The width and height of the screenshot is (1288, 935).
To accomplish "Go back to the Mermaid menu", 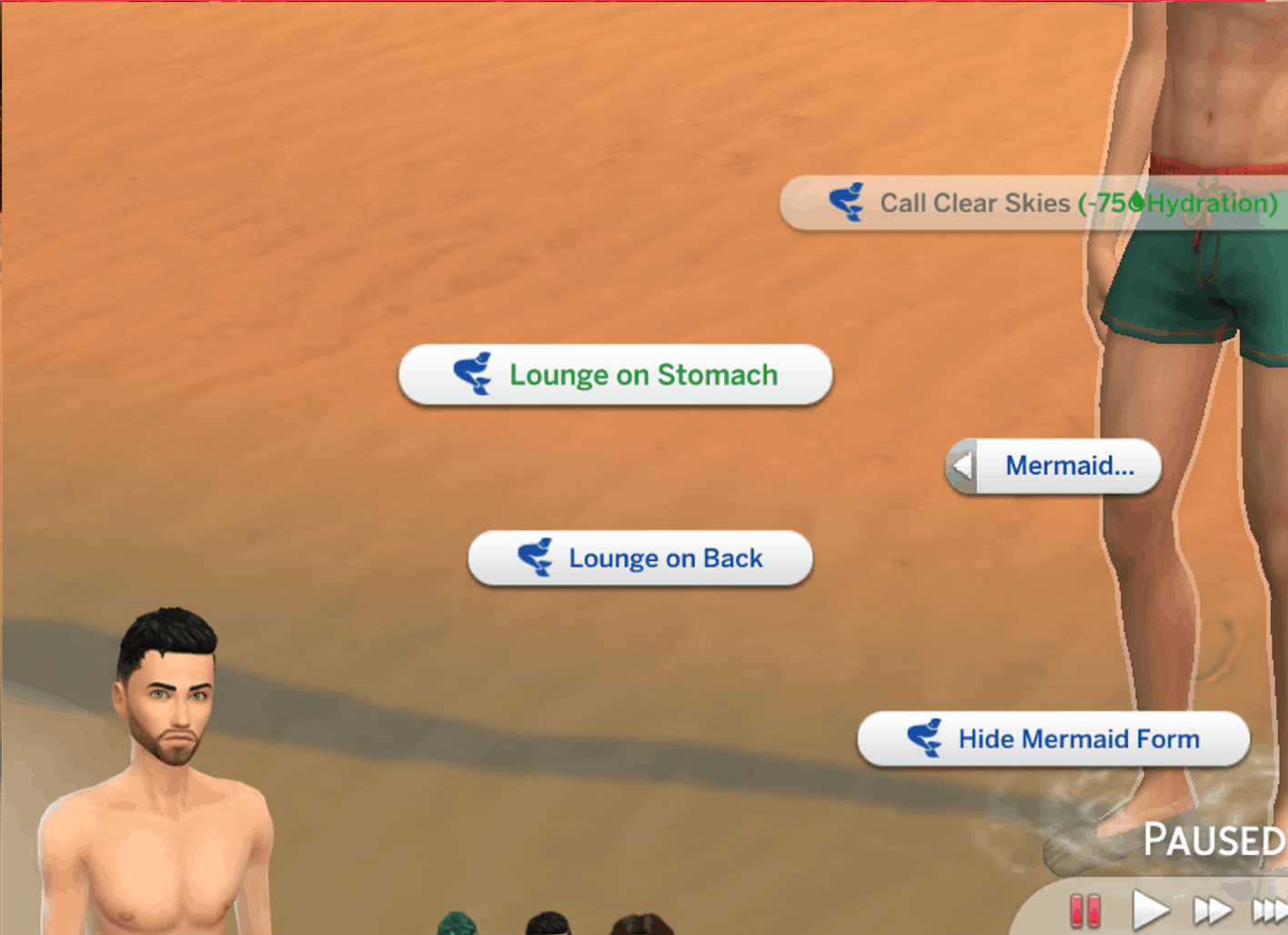I will click(1053, 467).
